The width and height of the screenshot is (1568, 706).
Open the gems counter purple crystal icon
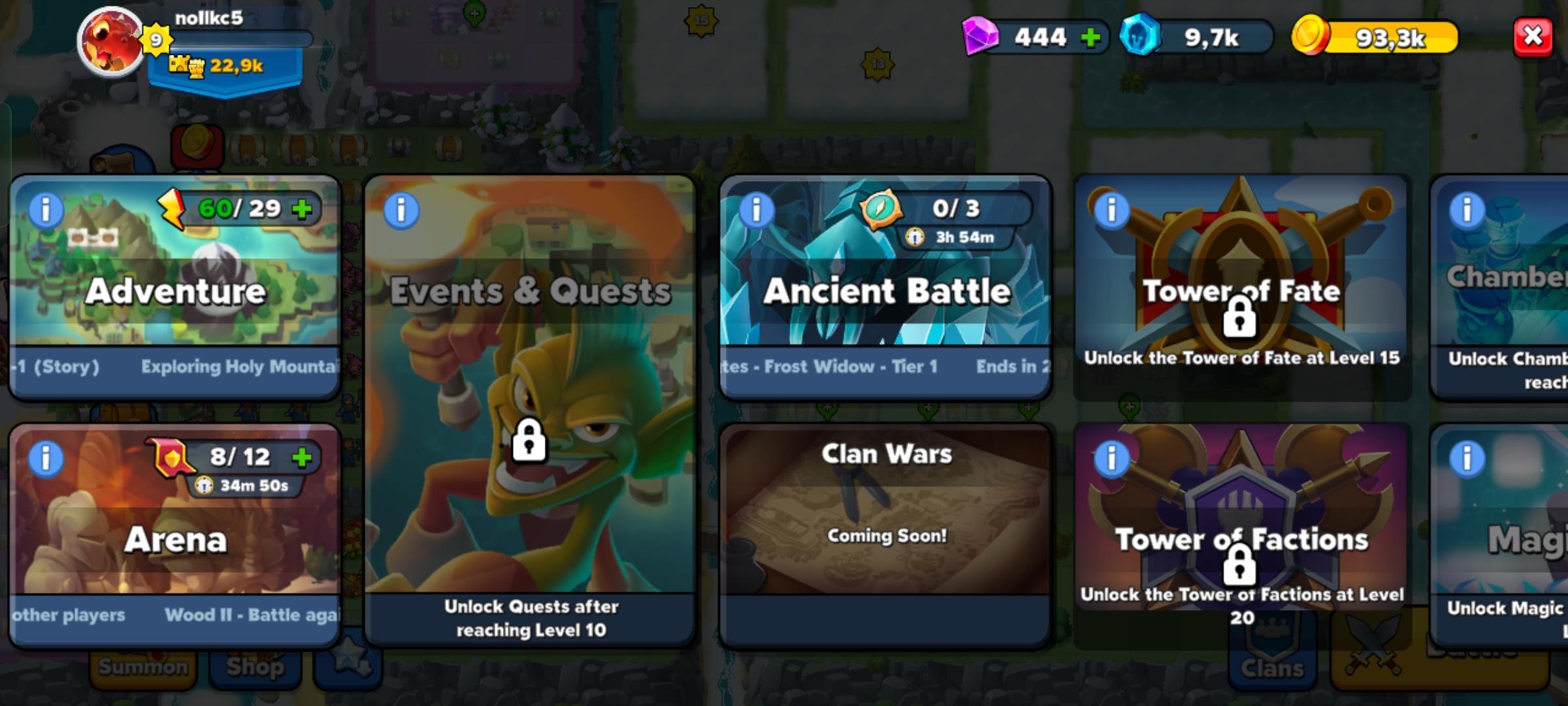pos(980,37)
